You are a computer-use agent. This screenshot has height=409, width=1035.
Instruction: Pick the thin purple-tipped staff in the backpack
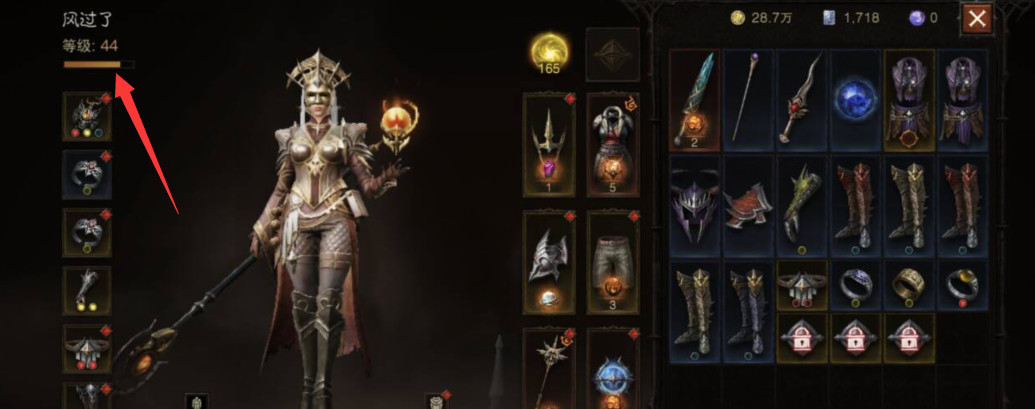tap(748, 98)
